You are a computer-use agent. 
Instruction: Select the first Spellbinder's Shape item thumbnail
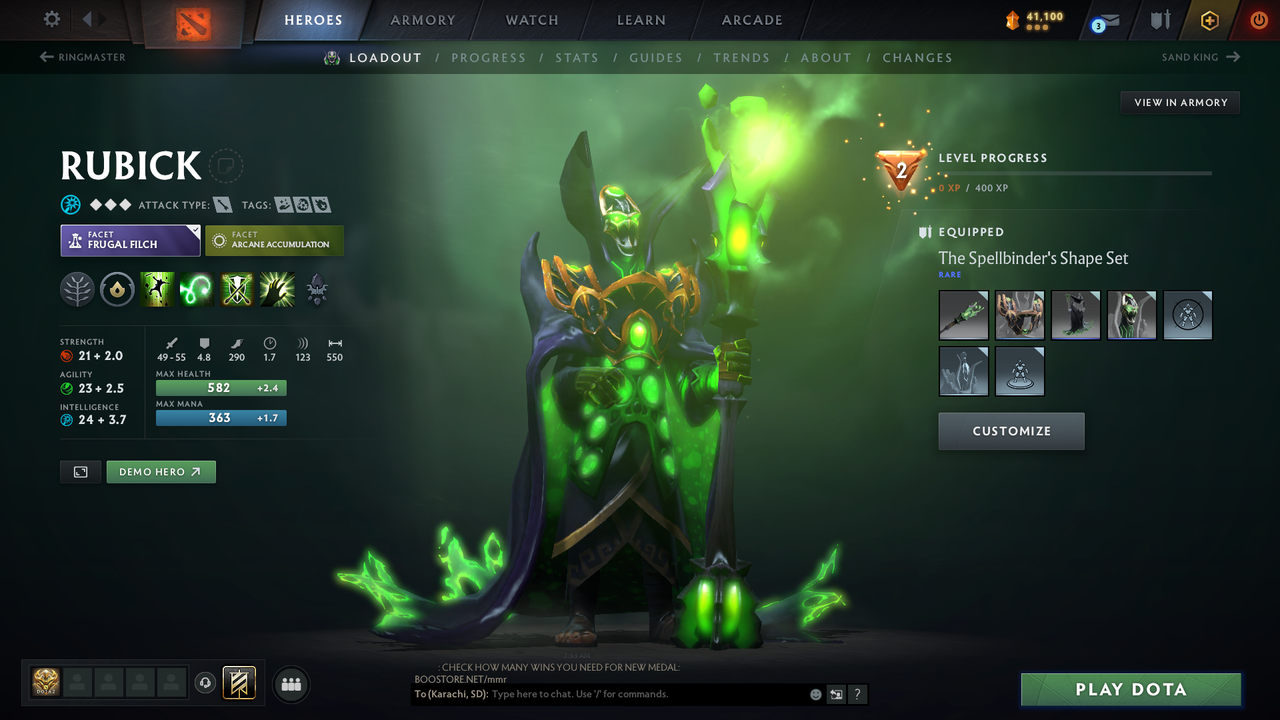click(963, 314)
